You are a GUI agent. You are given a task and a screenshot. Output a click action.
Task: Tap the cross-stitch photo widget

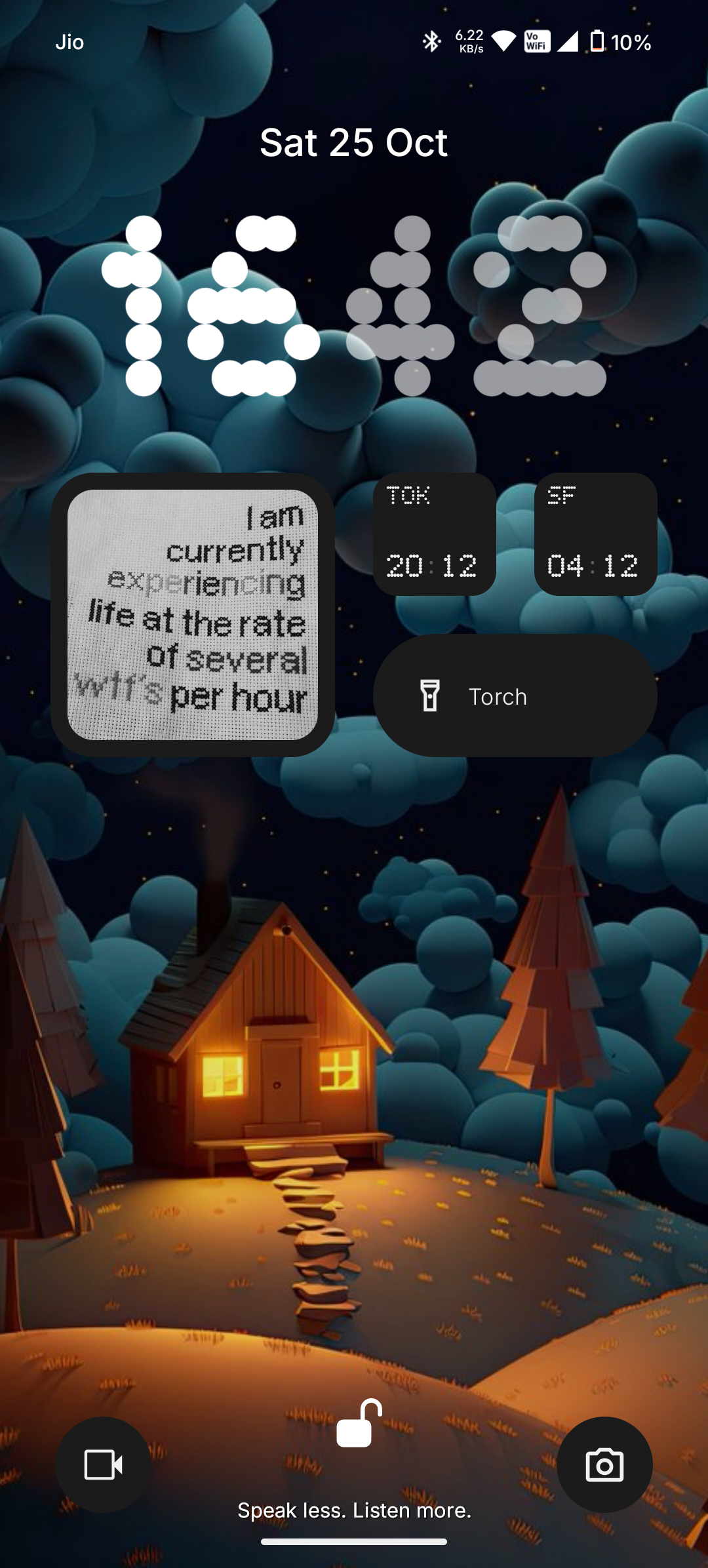tap(193, 615)
